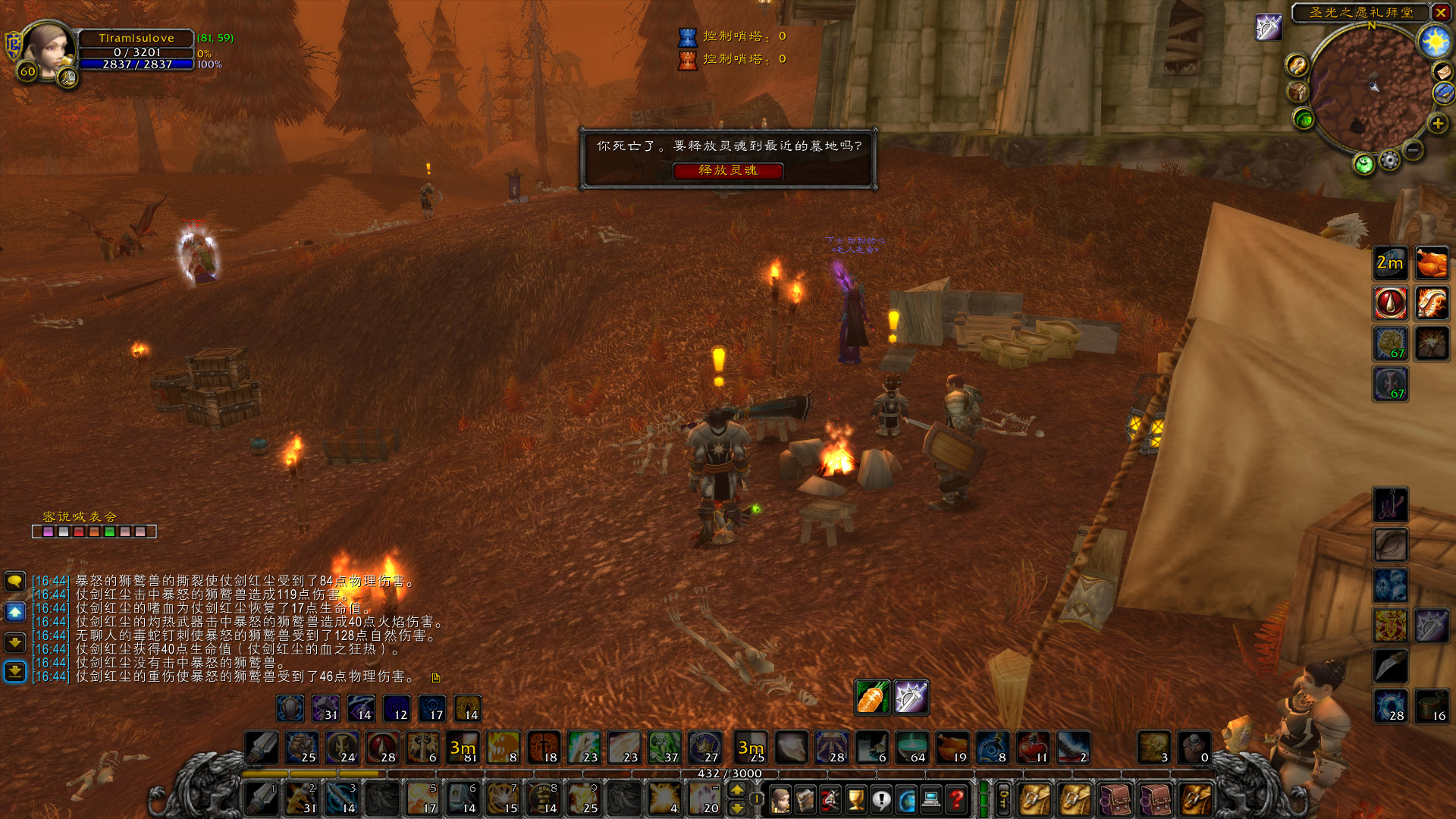Switch to the 说 chat tab
Screen dimensions: 1456x819
click(x=64, y=517)
